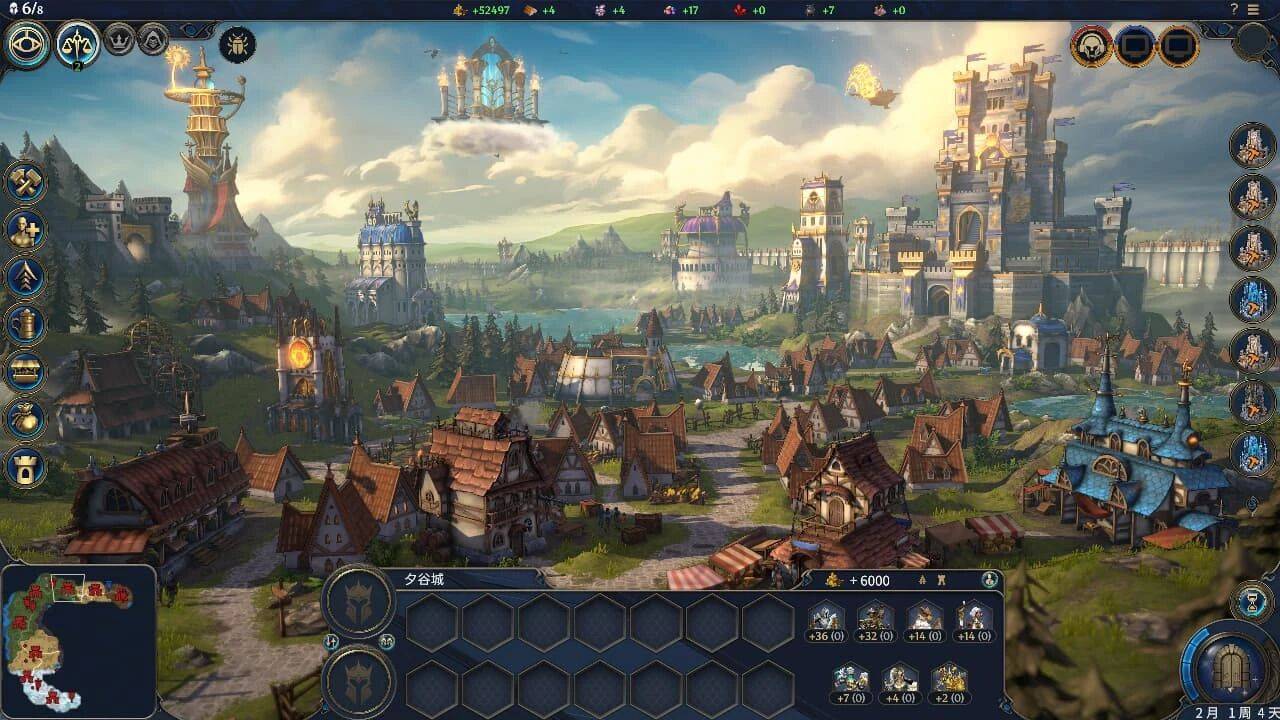
Task: Open the balance scales menu
Action: pos(78,44)
